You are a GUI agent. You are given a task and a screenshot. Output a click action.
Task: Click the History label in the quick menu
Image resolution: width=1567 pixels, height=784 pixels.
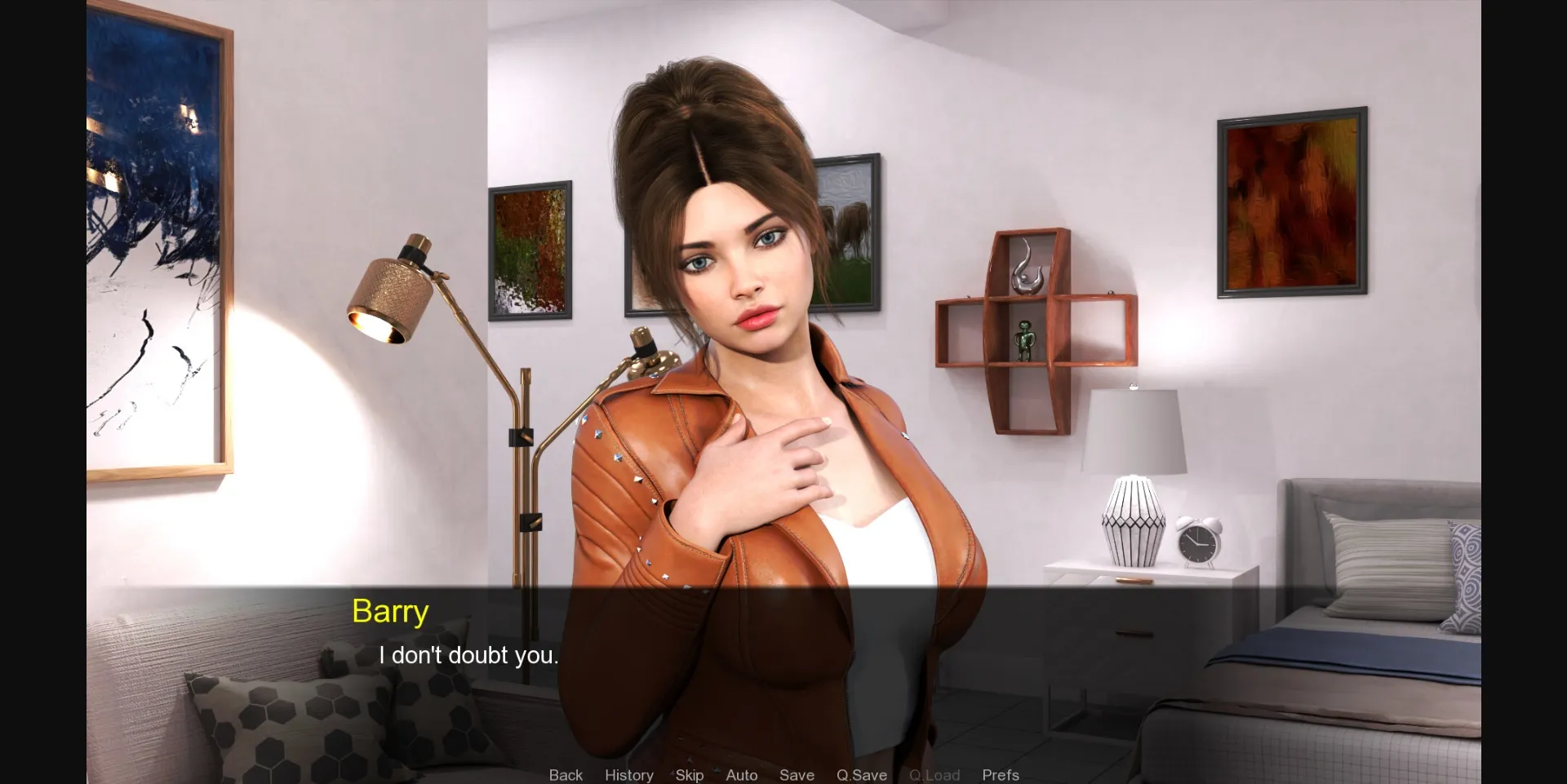coord(628,775)
